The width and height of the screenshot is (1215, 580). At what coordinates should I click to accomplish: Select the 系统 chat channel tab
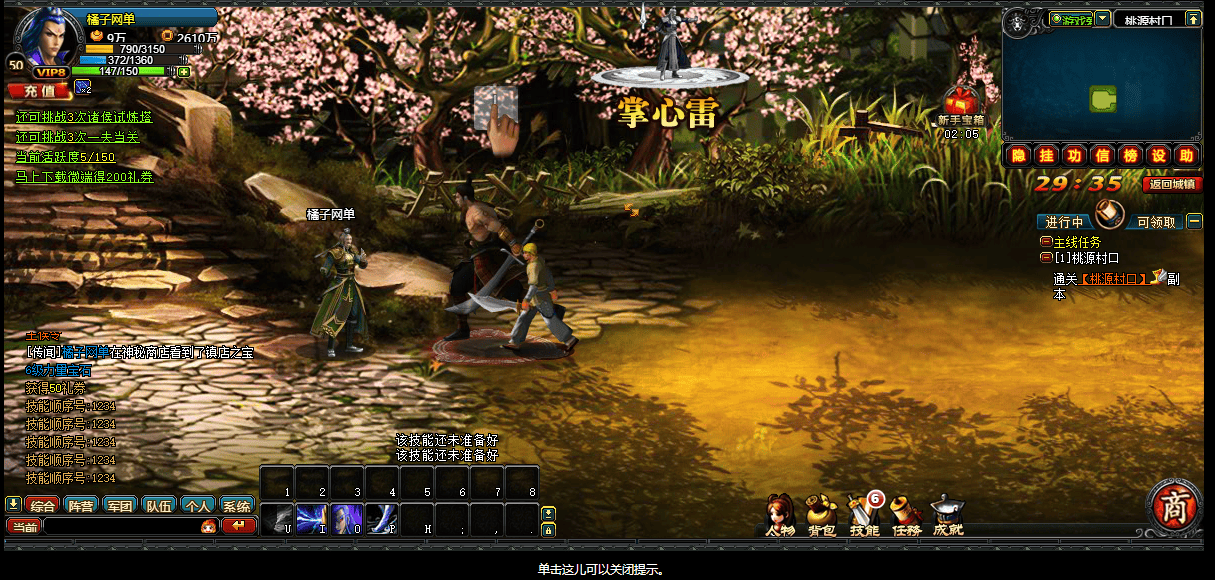(x=236, y=506)
